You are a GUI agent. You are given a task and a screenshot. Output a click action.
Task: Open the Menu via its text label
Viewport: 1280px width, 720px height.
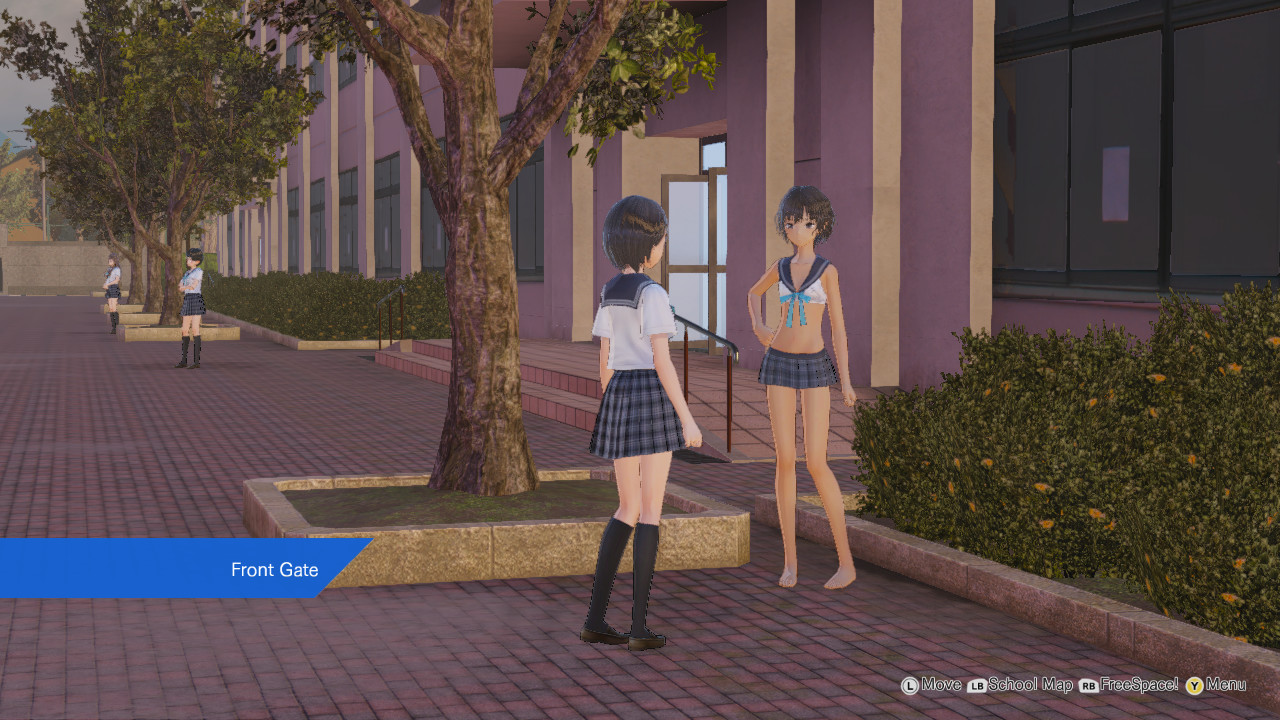pos(1226,686)
